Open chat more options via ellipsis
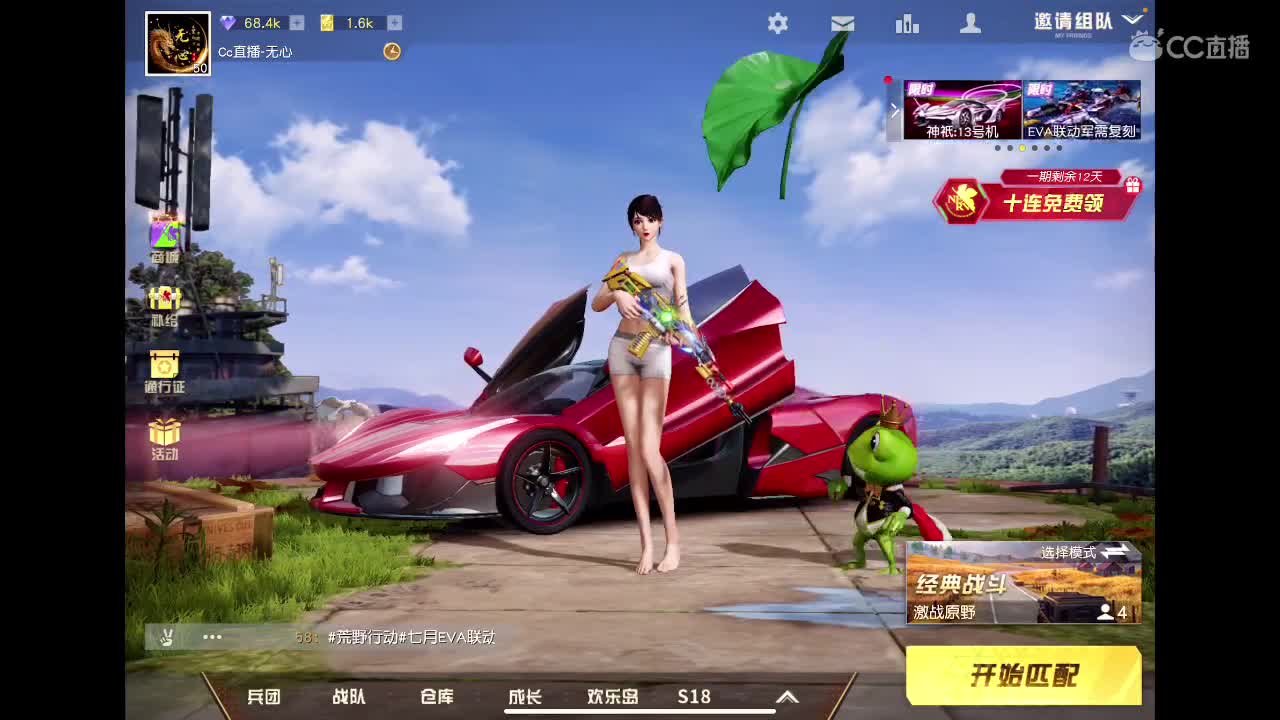Image resolution: width=1280 pixels, height=720 pixels. (211, 637)
